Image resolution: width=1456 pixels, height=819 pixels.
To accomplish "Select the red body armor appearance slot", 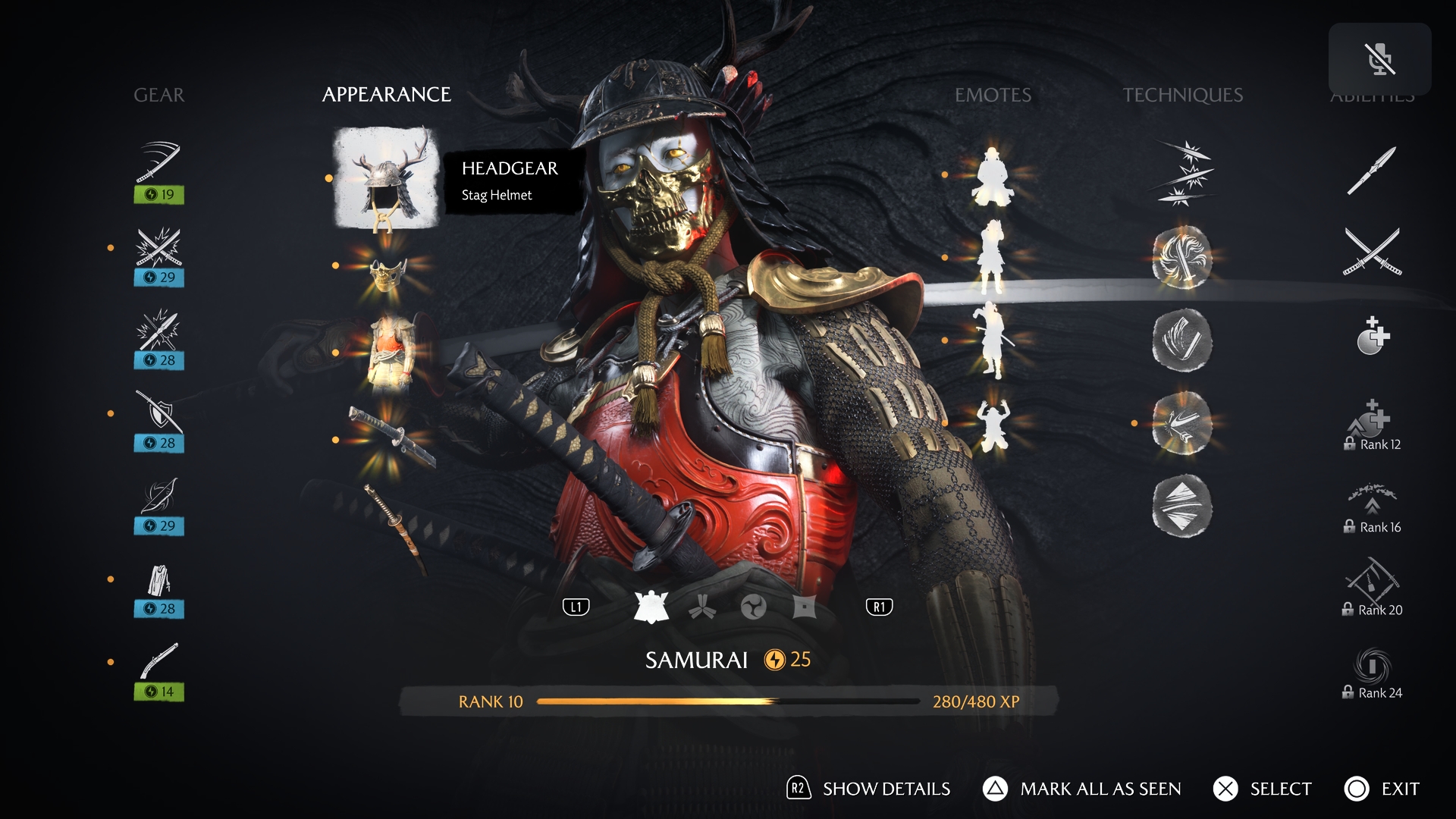I will coord(391,353).
